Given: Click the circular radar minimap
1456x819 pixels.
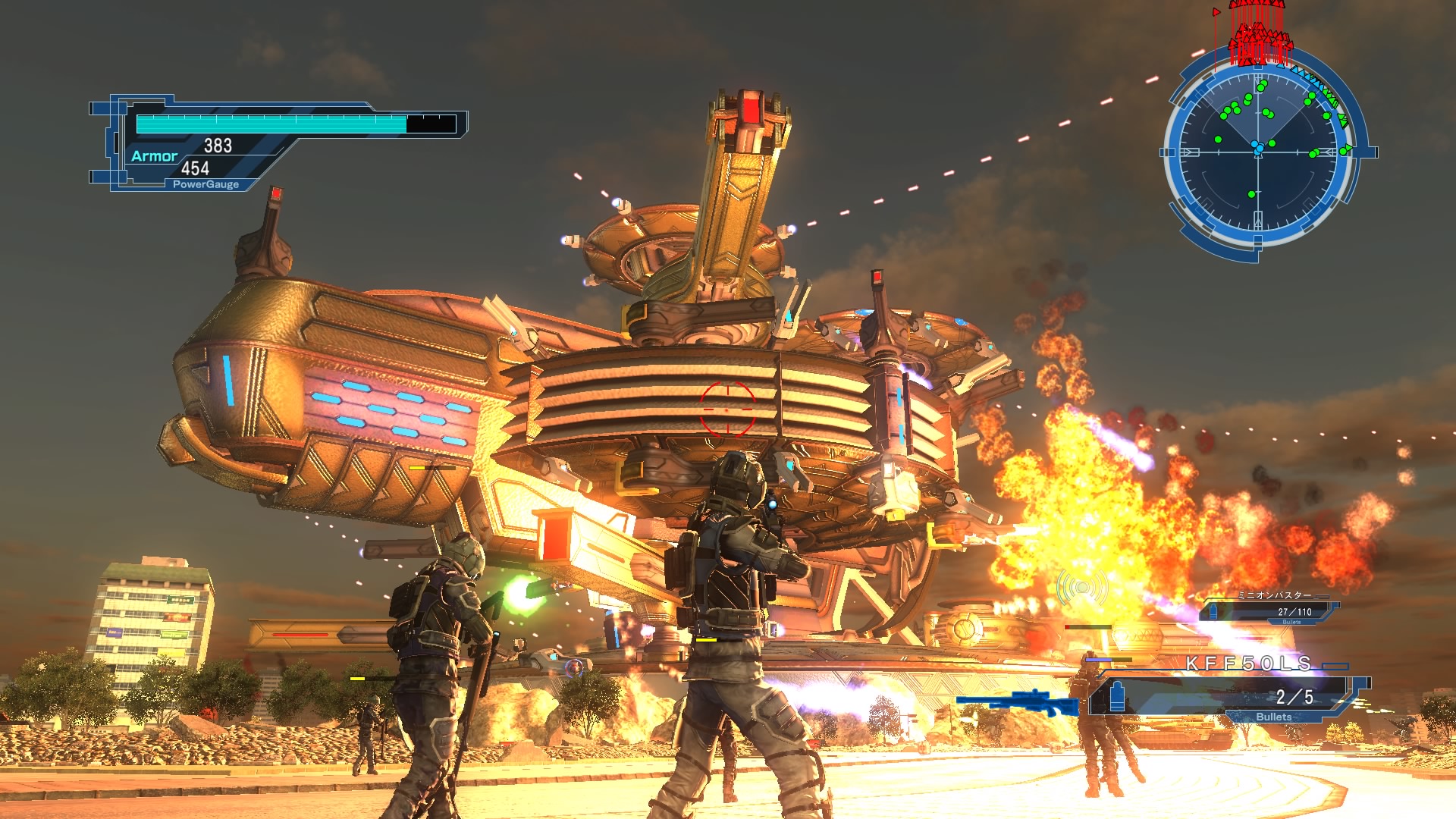Looking at the screenshot, I should click(1259, 152).
